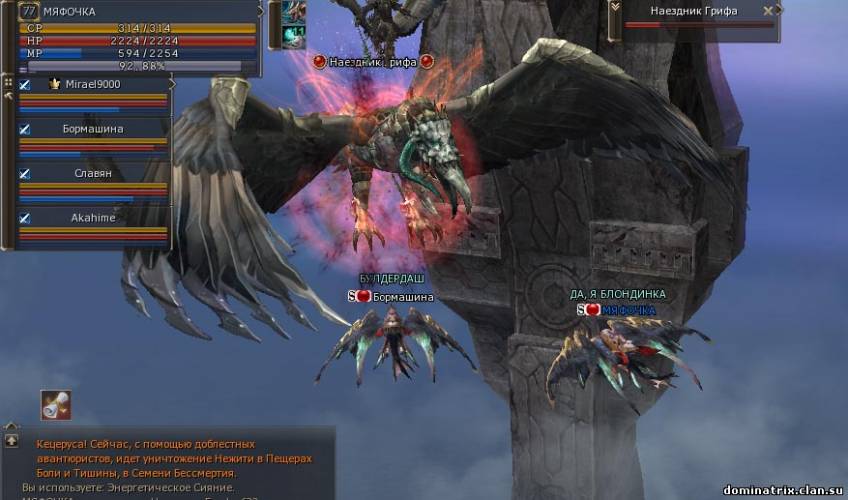Toggle the checkbox next to Akahime
848x500 pixels.
24,218
